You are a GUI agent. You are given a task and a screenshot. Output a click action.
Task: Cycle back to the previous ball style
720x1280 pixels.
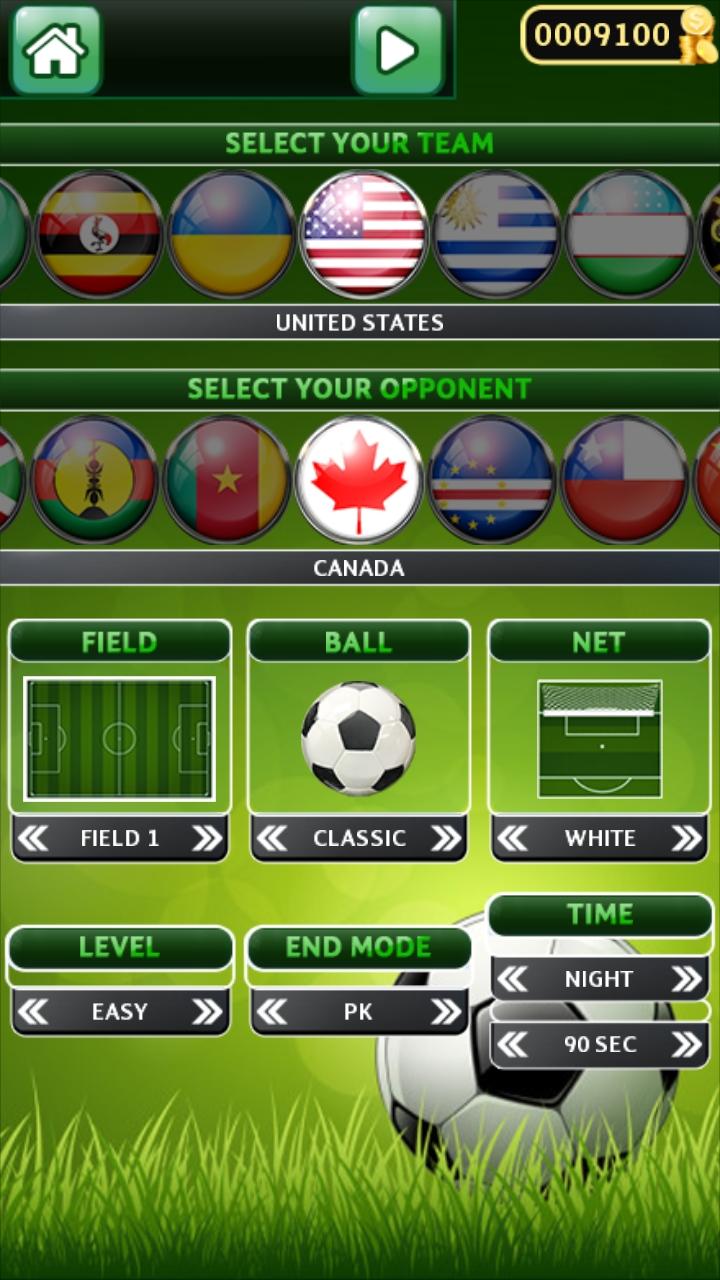pyautogui.click(x=272, y=839)
